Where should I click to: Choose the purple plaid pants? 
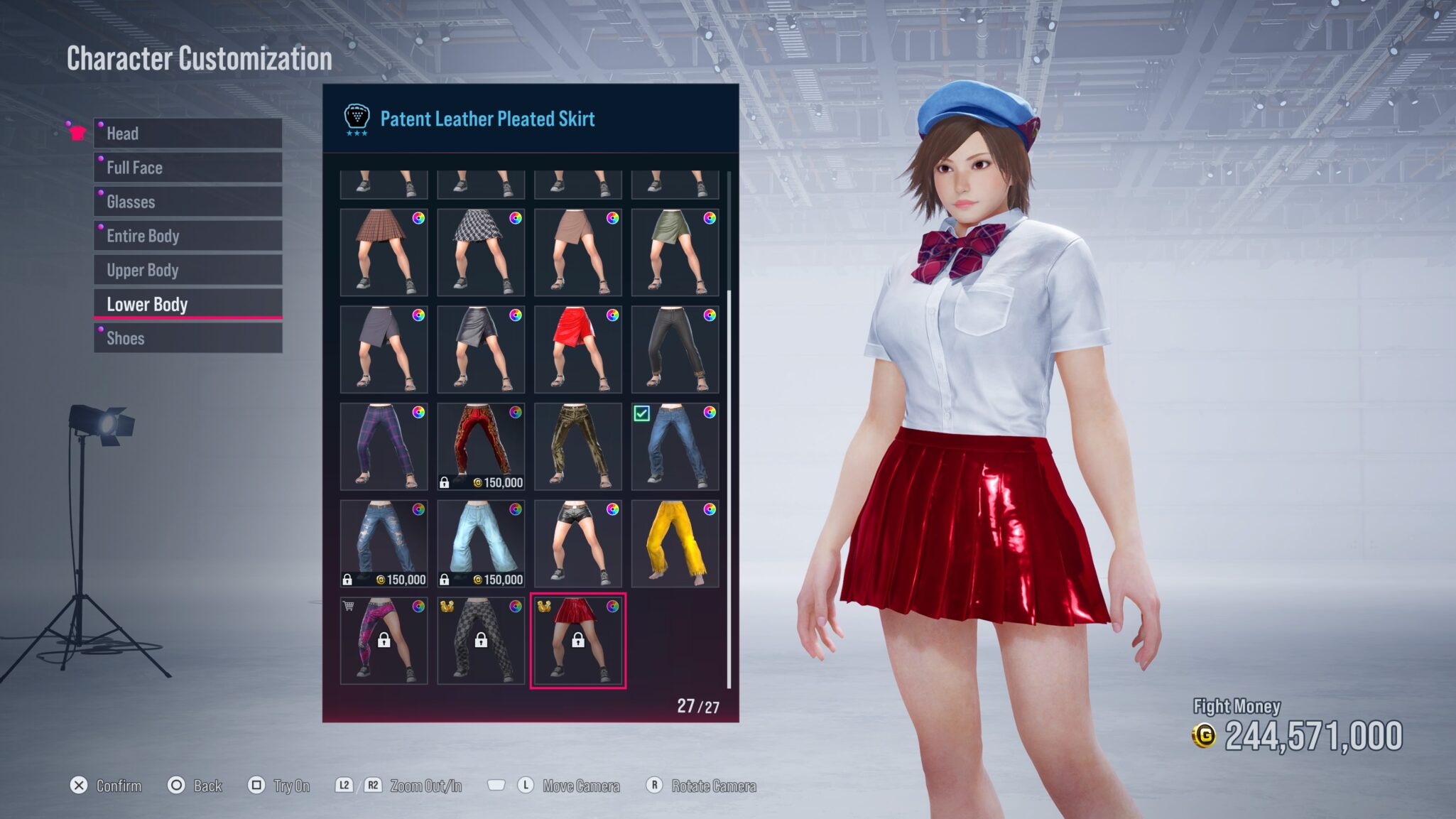pyautogui.click(x=384, y=446)
